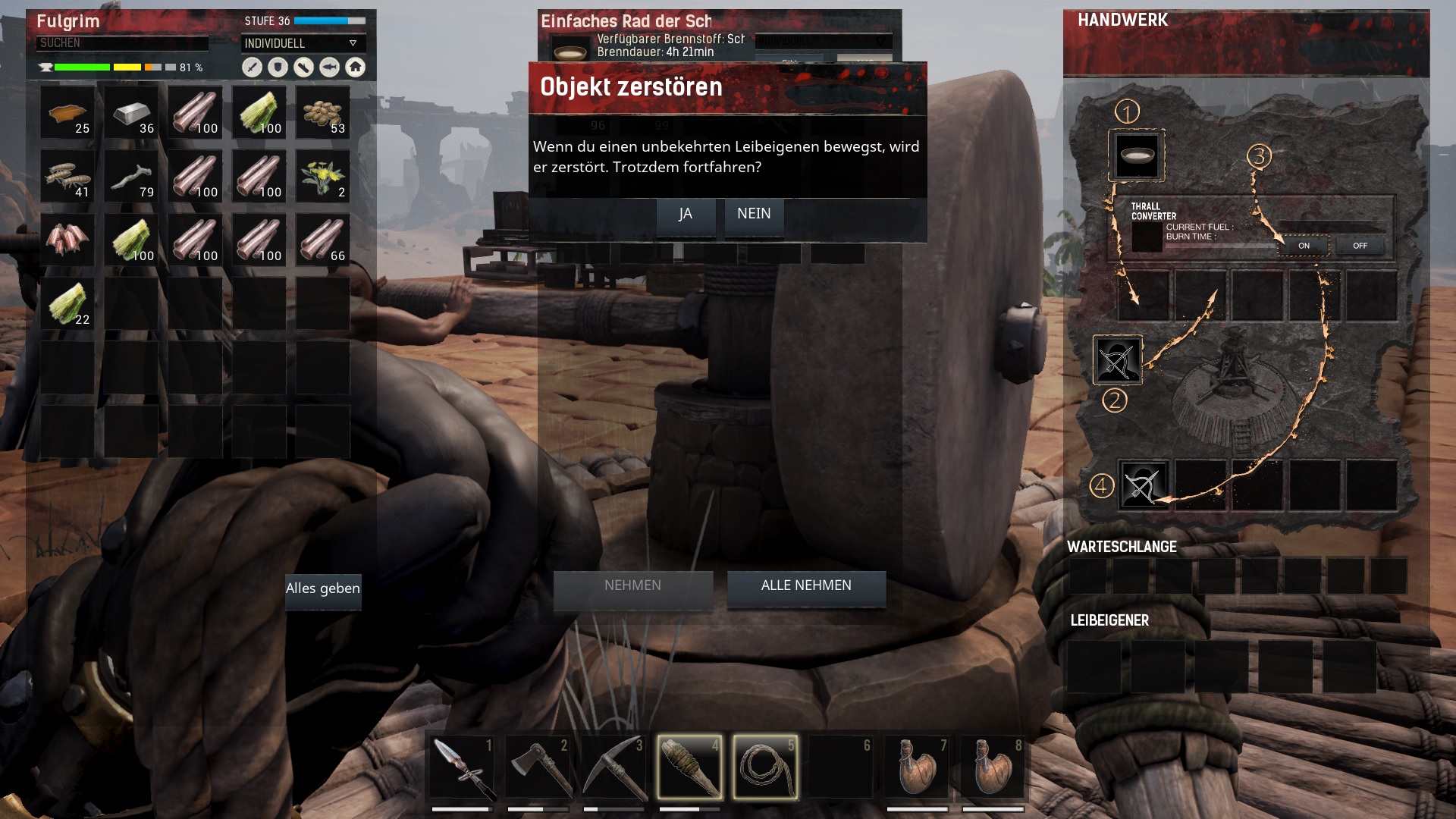Open the INDIVIDUELL sort dropdown
This screenshot has height=819, width=1456.
click(x=303, y=44)
